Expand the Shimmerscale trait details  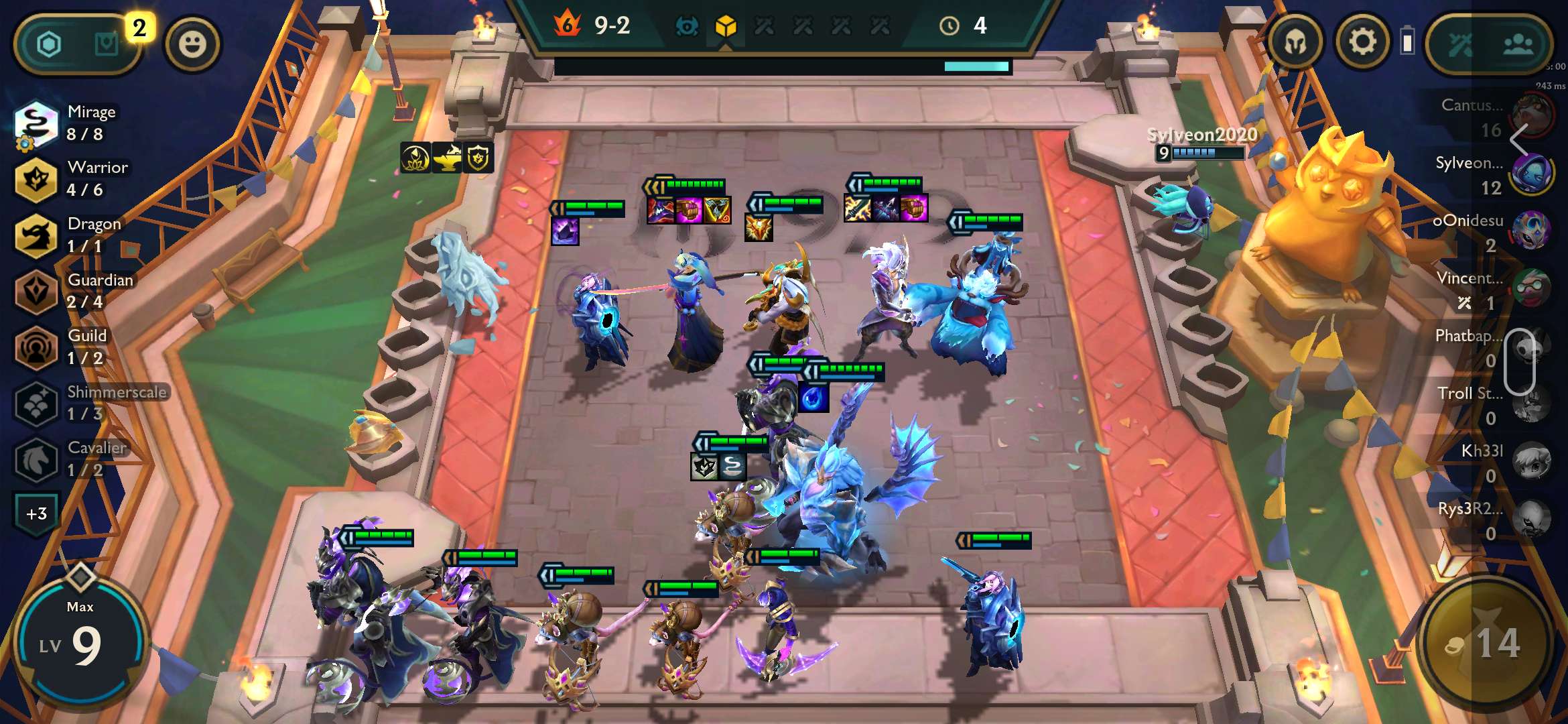[x=36, y=403]
